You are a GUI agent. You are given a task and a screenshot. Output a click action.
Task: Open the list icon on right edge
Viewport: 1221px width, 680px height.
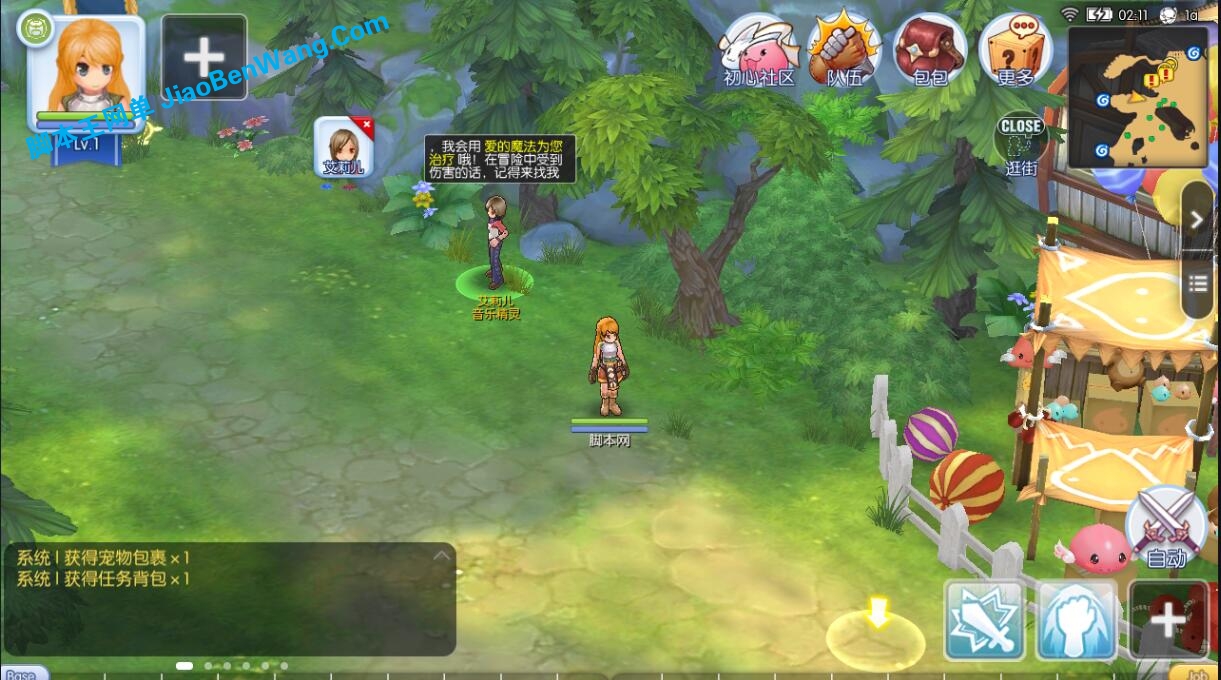1198,283
